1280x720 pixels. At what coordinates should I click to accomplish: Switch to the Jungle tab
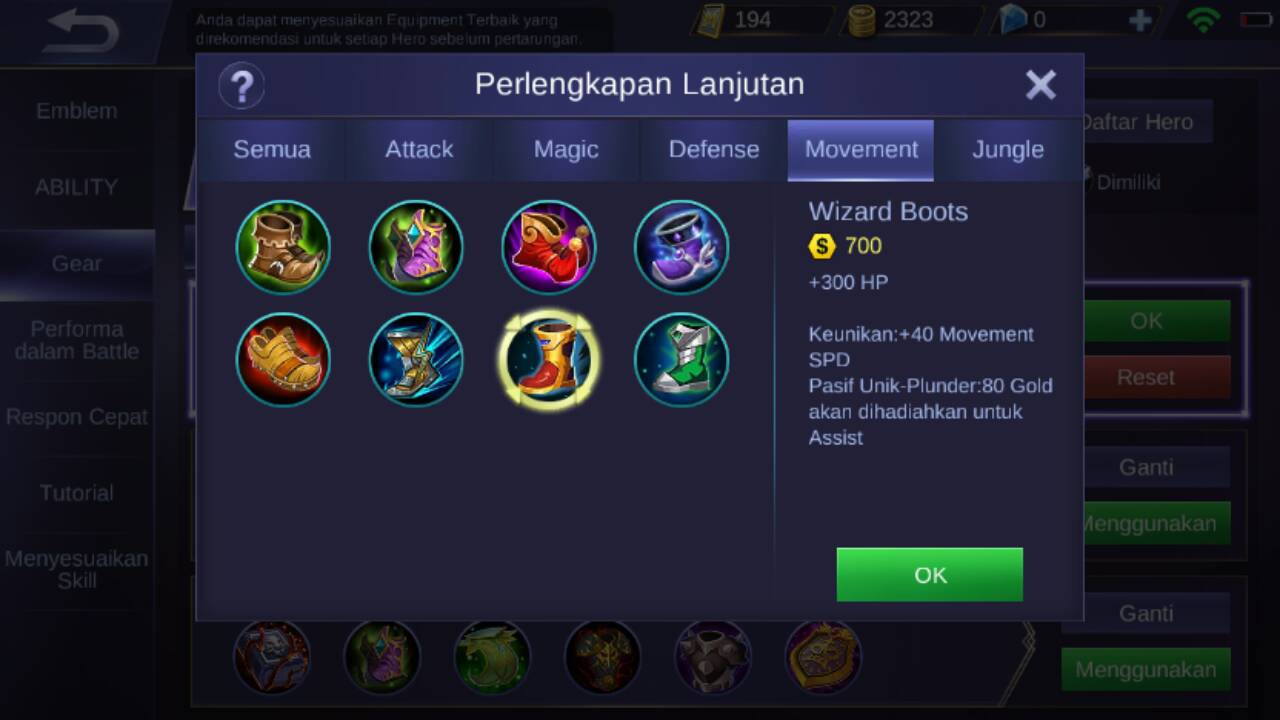[x=1008, y=150]
